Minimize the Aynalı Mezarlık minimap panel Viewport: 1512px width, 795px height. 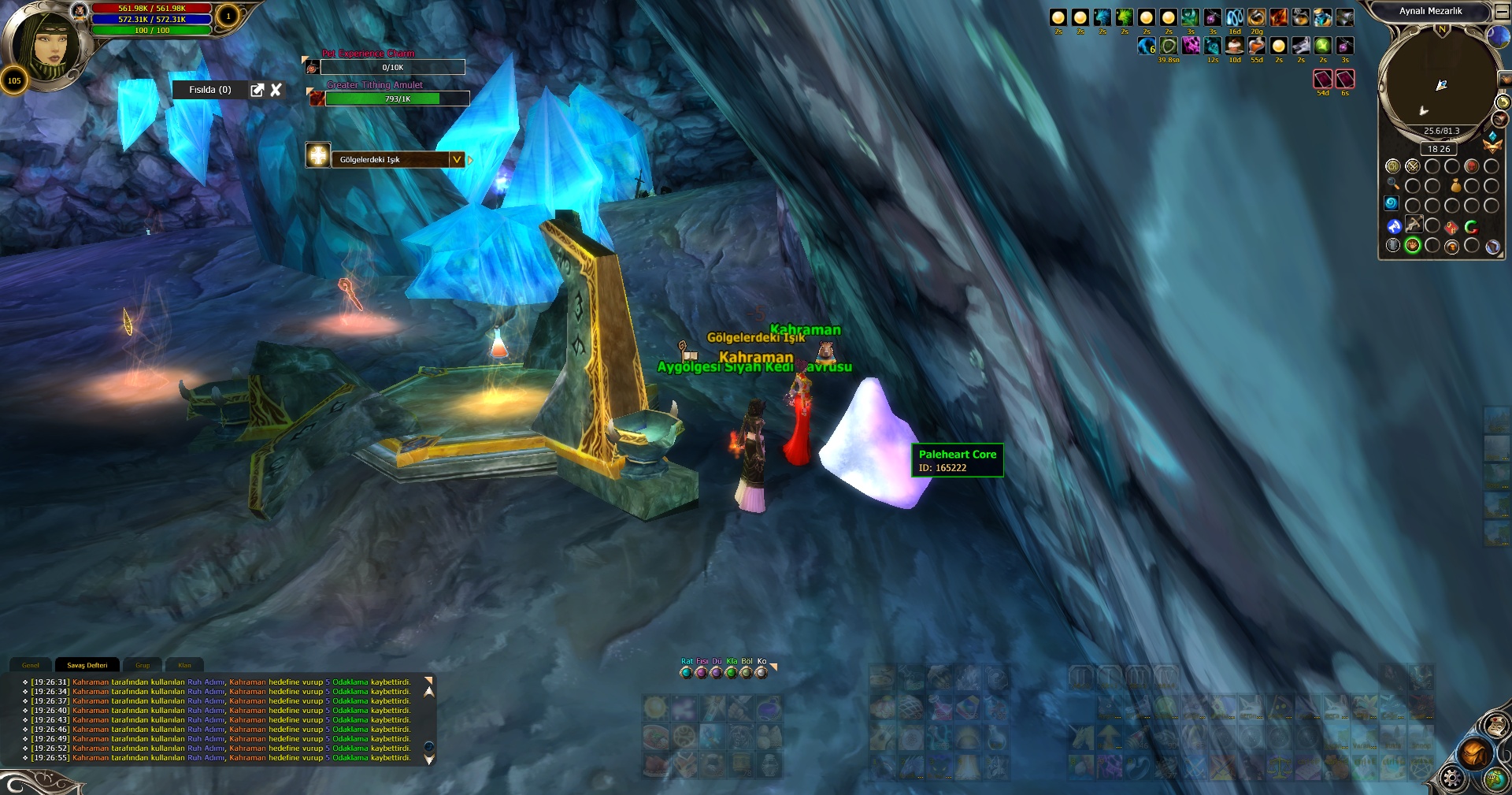1502,12
